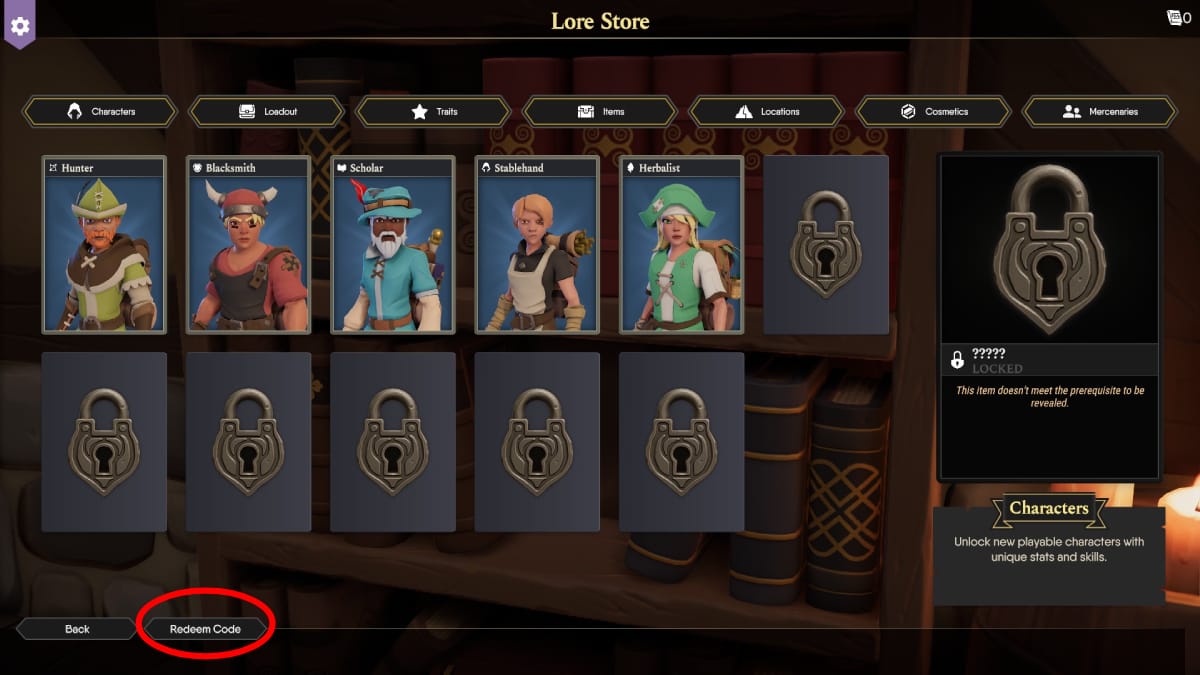Image resolution: width=1200 pixels, height=675 pixels.
Task: Show the Traits tab
Action: 434,111
